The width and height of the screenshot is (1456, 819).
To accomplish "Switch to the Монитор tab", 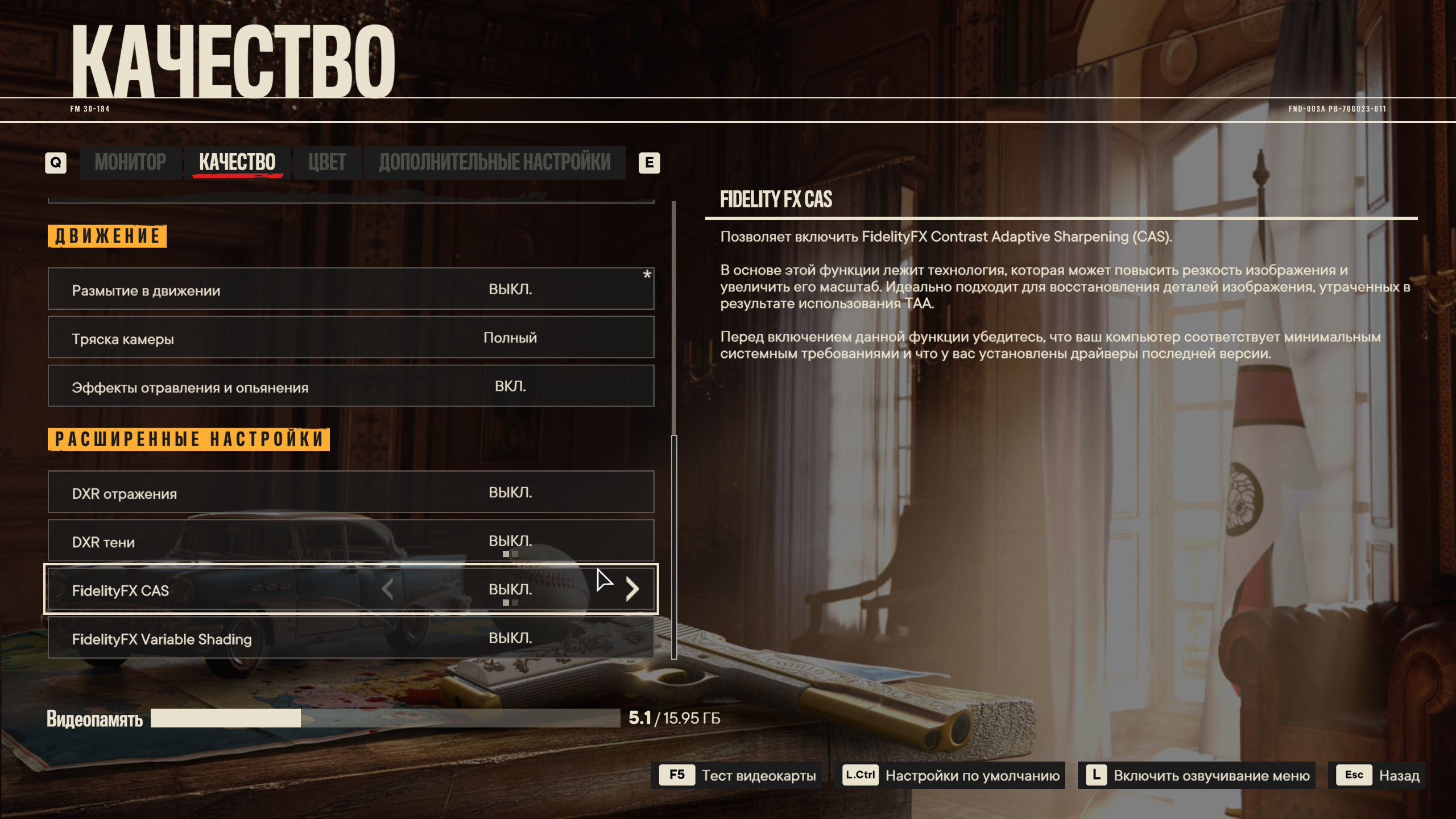I will [x=130, y=163].
